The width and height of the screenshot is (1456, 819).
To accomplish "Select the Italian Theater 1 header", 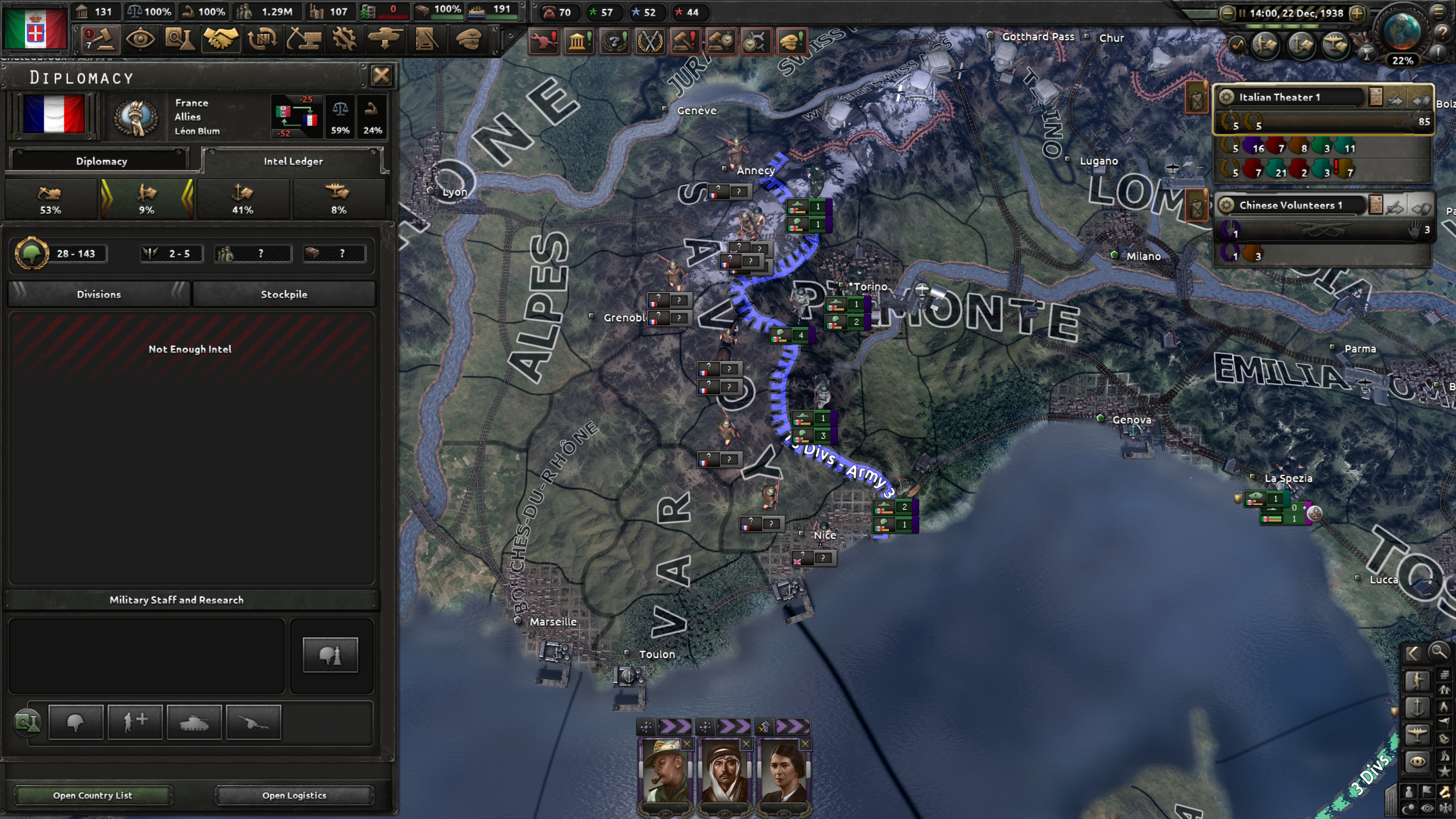I will pos(1291,97).
